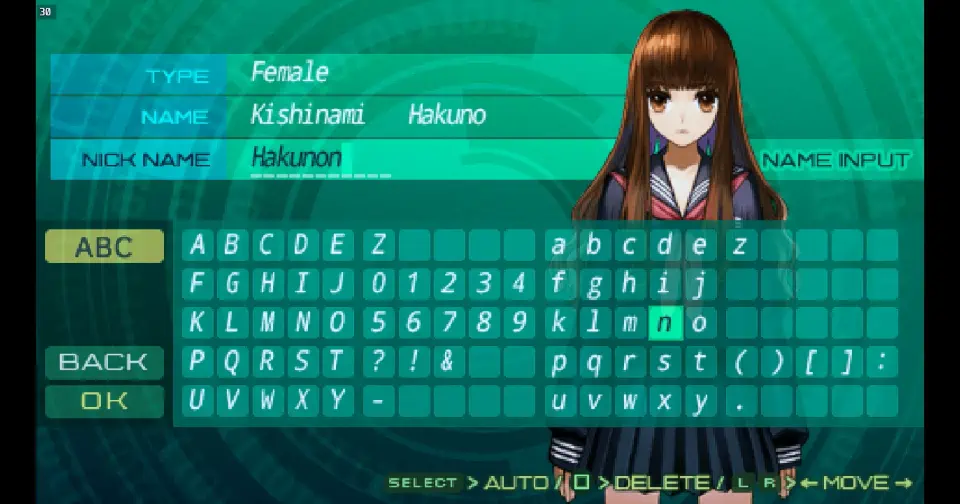Click the hyphen symbol key
Viewport: 960px width, 504px height.
[x=378, y=401]
